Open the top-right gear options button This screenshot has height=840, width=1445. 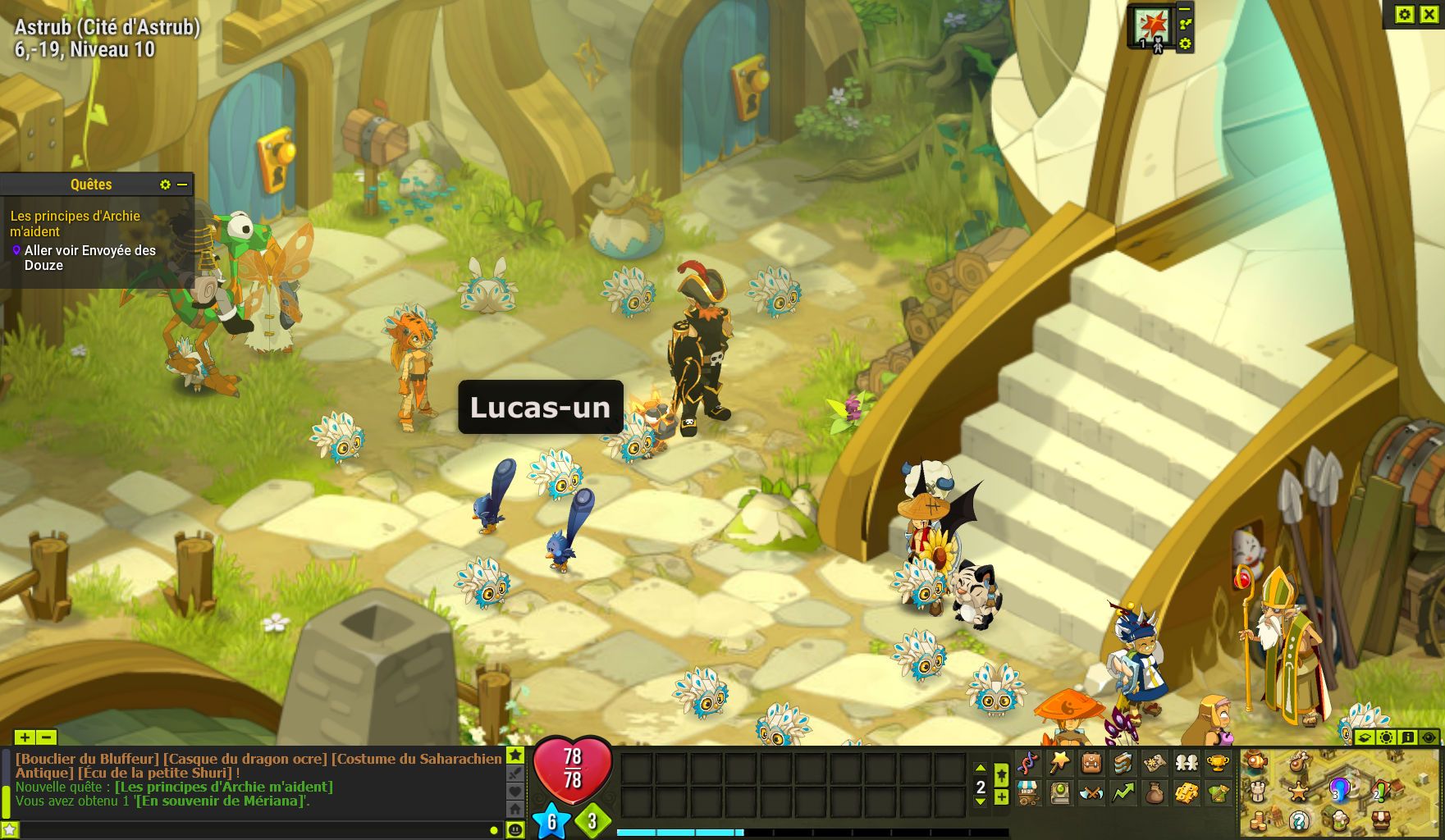pyautogui.click(x=1405, y=14)
